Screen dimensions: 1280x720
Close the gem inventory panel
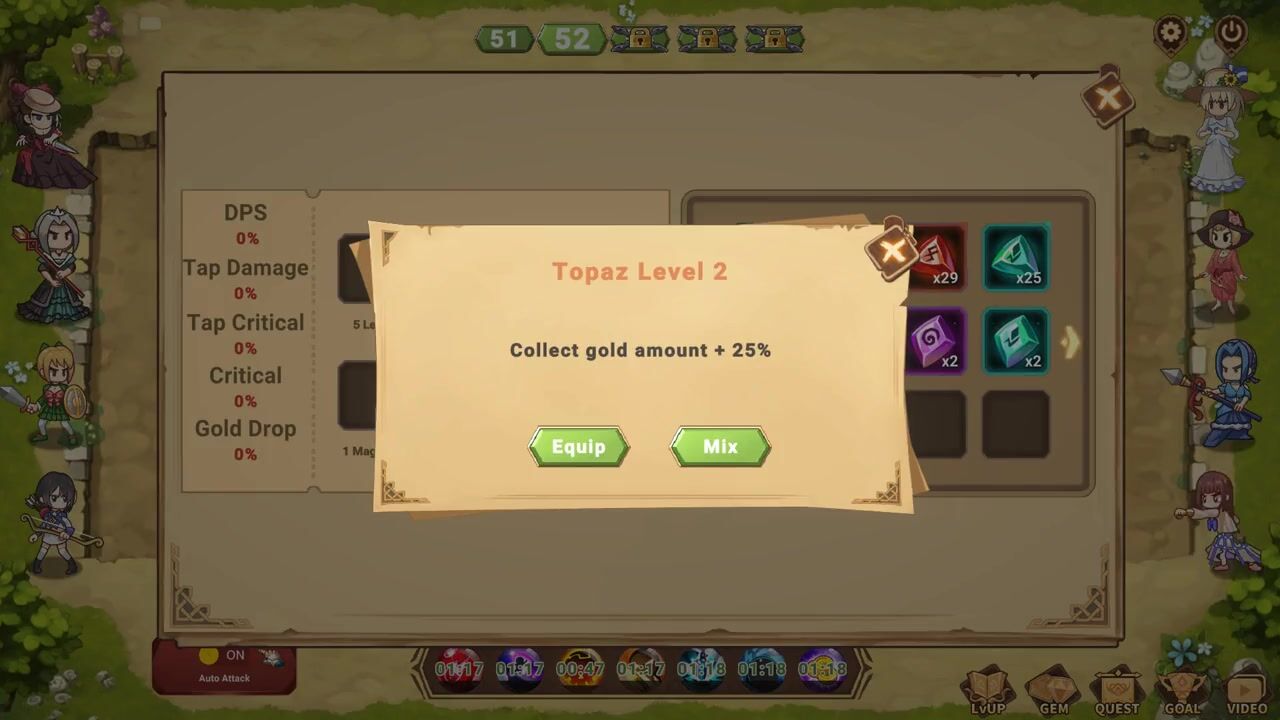(x=1107, y=98)
